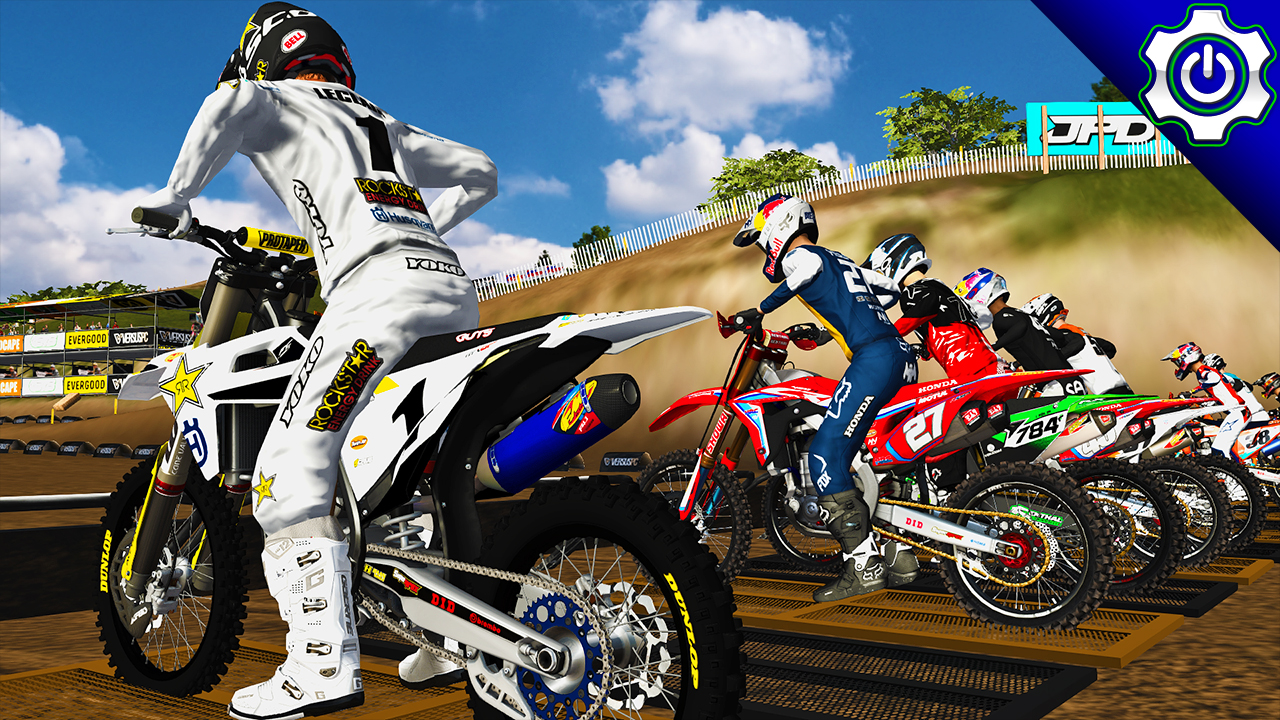The width and height of the screenshot is (1280, 720).
Task: Click the gear power-button channel logo
Action: pos(1208,72)
